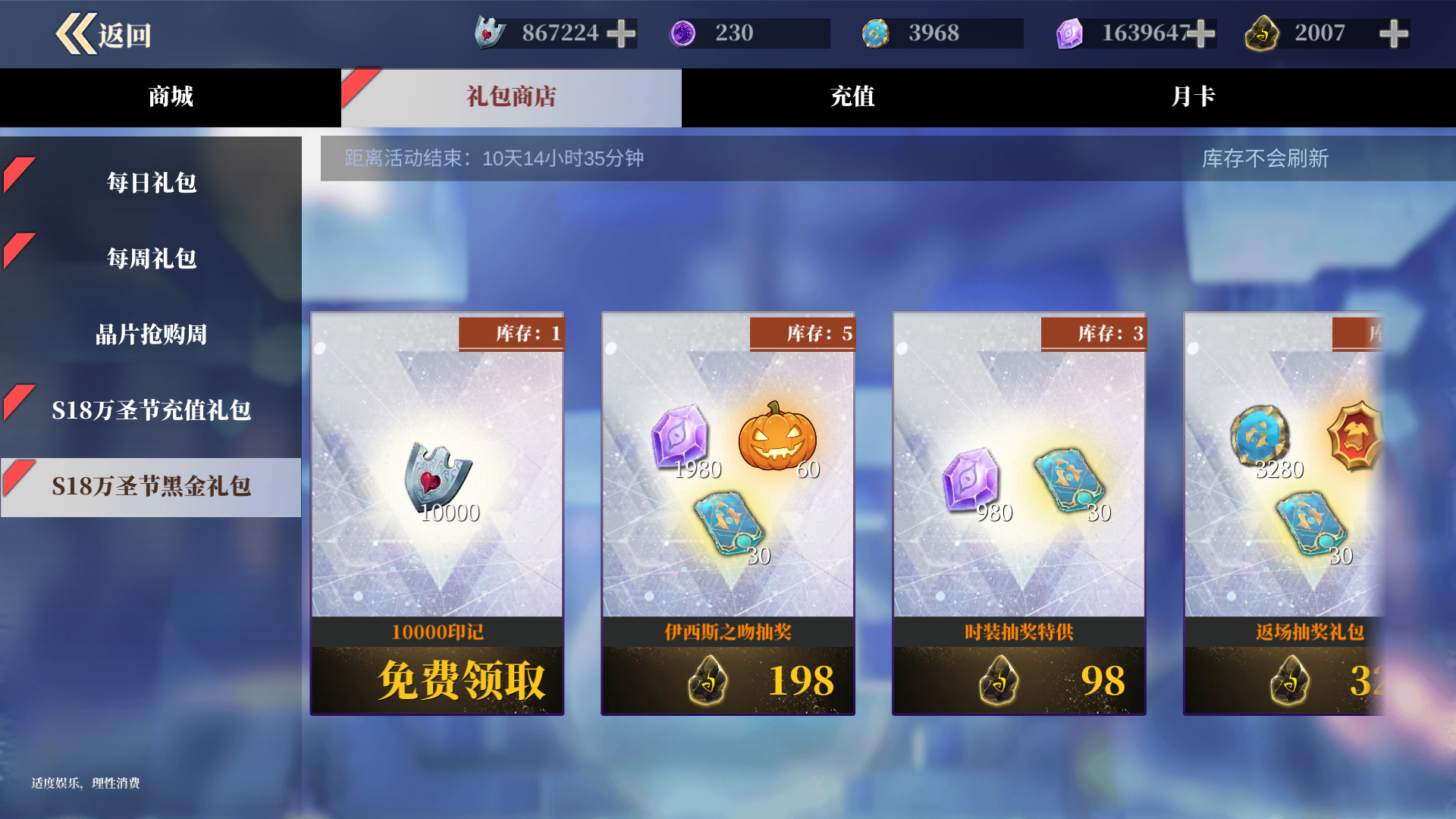Click the plus next to 2007 stones
The height and width of the screenshot is (819, 1456).
coord(1394,33)
